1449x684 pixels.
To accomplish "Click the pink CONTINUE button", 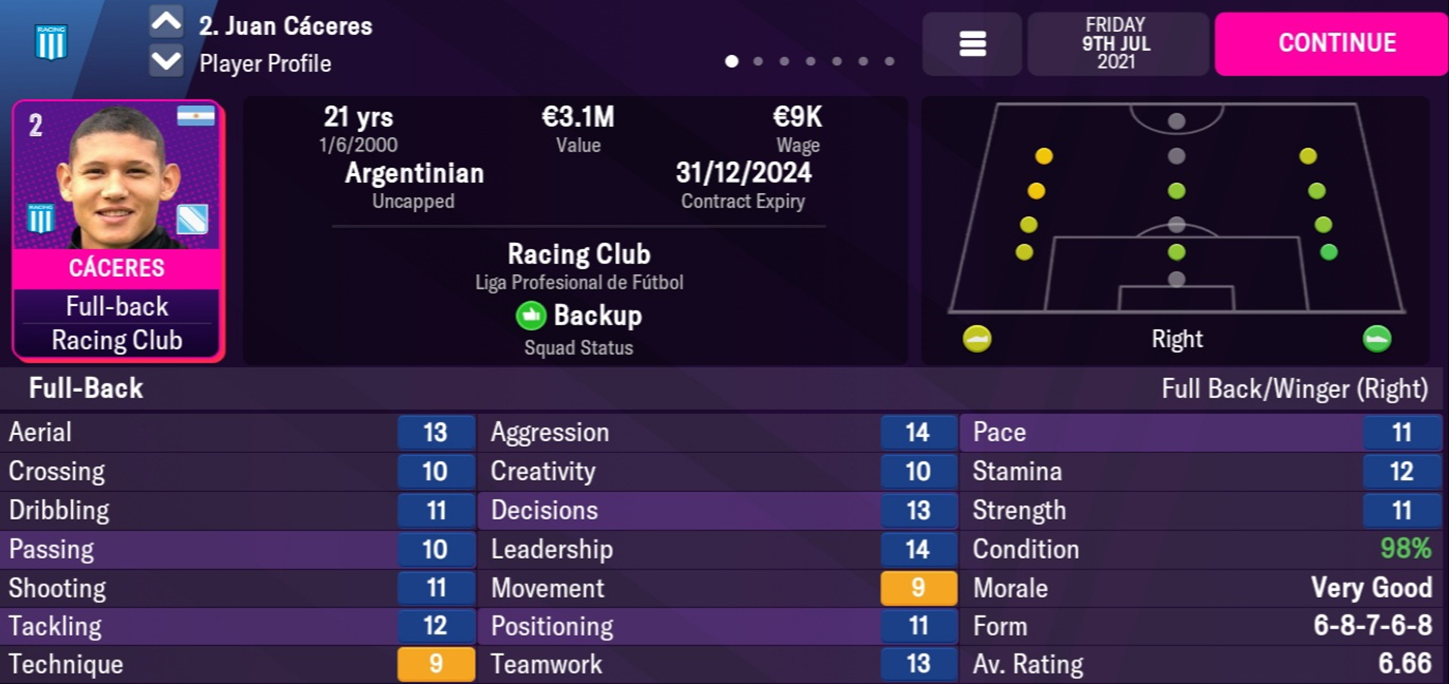I will point(1336,43).
